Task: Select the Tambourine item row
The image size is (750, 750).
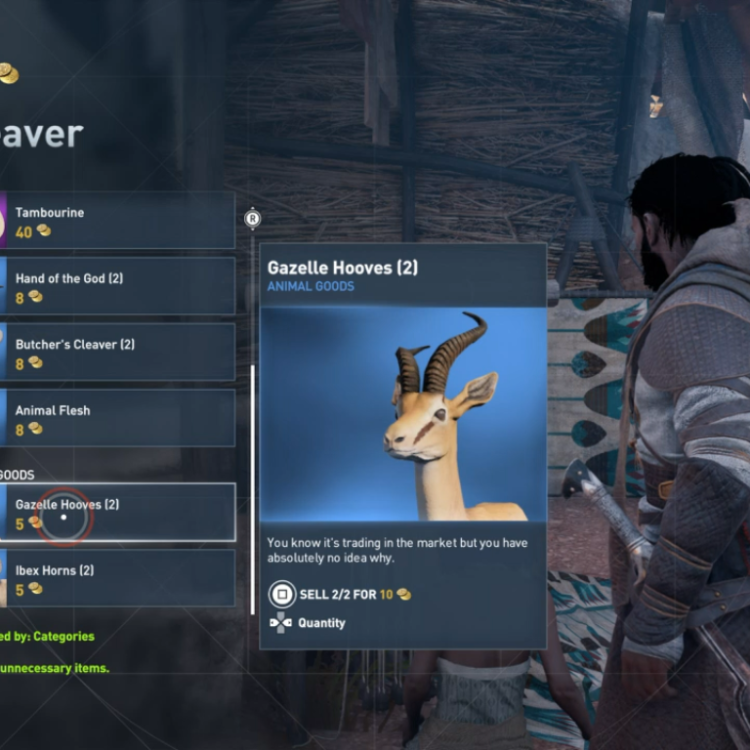Action: point(118,221)
